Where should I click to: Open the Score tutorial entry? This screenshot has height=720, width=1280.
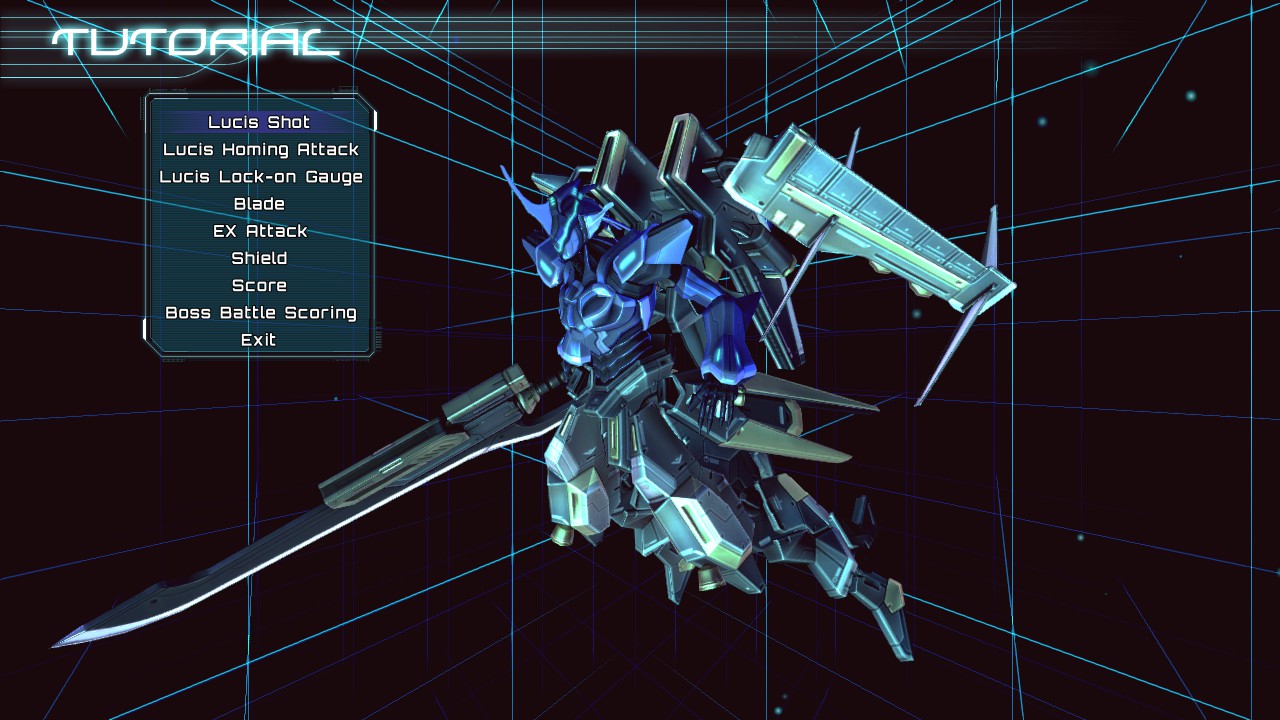click(x=260, y=284)
